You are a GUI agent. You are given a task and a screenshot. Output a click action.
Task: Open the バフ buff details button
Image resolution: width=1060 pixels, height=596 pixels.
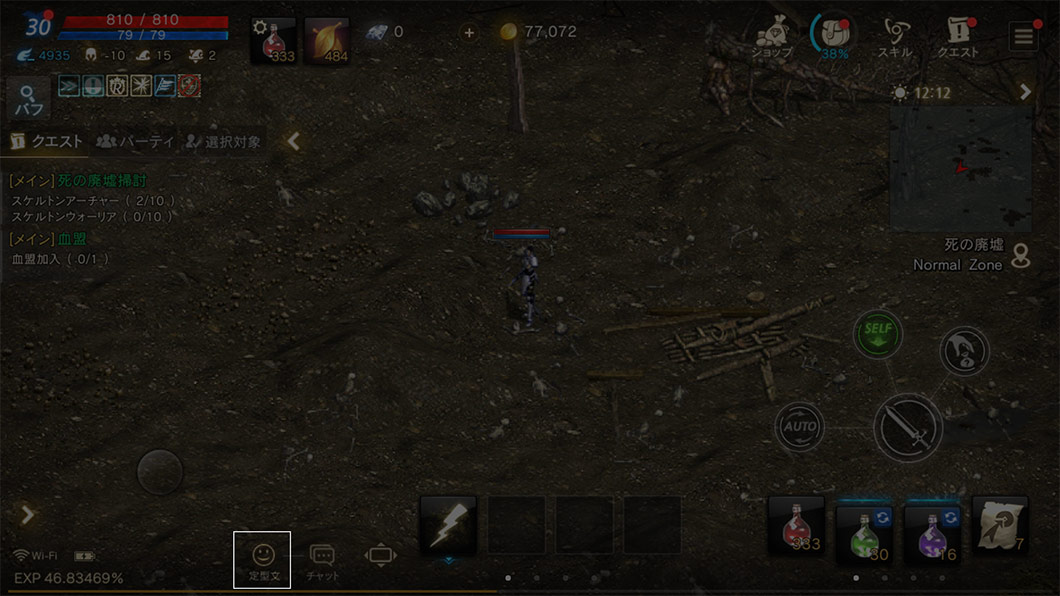click(28, 100)
